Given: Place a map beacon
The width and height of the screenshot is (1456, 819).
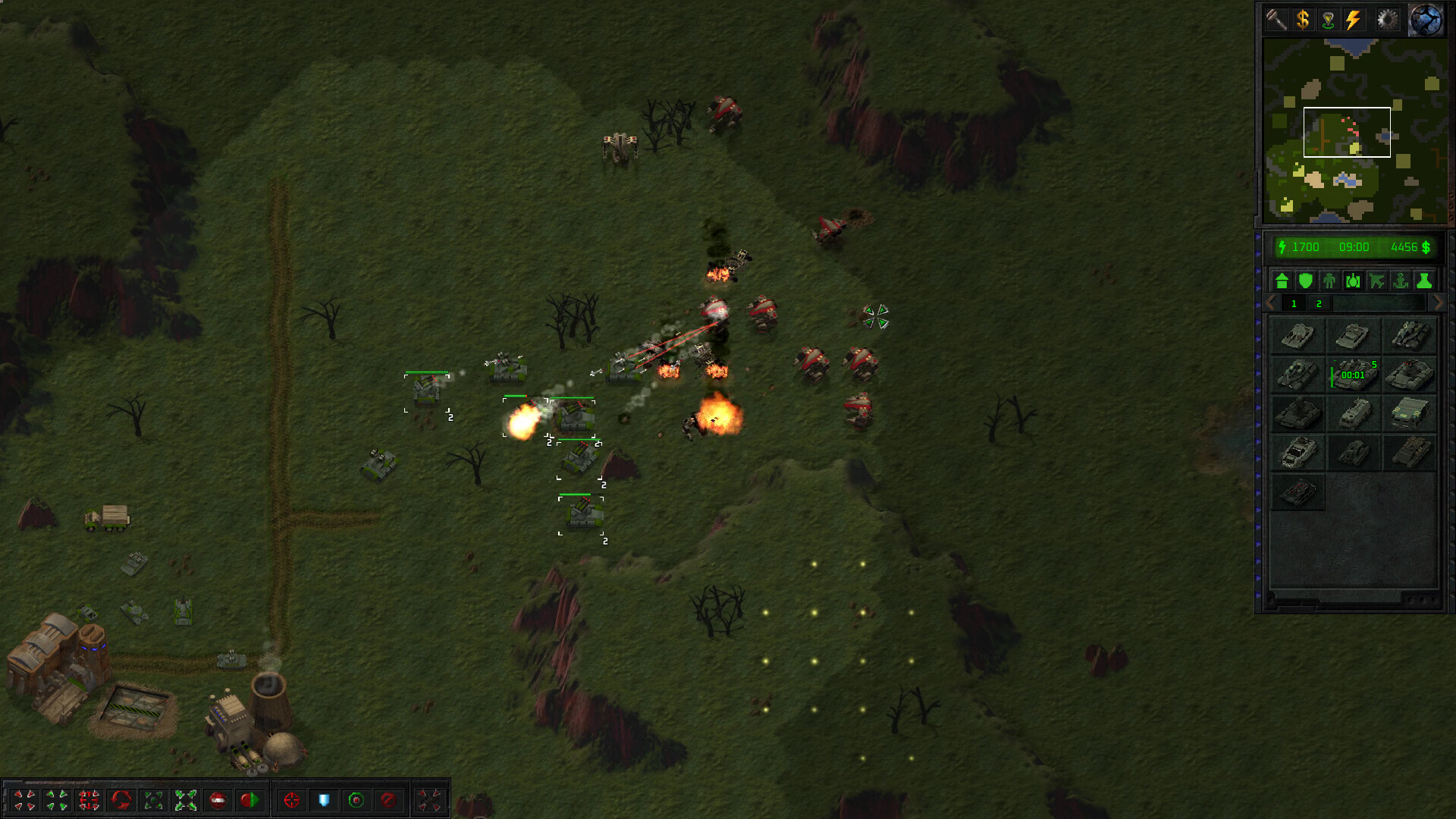Looking at the screenshot, I should [1328, 20].
